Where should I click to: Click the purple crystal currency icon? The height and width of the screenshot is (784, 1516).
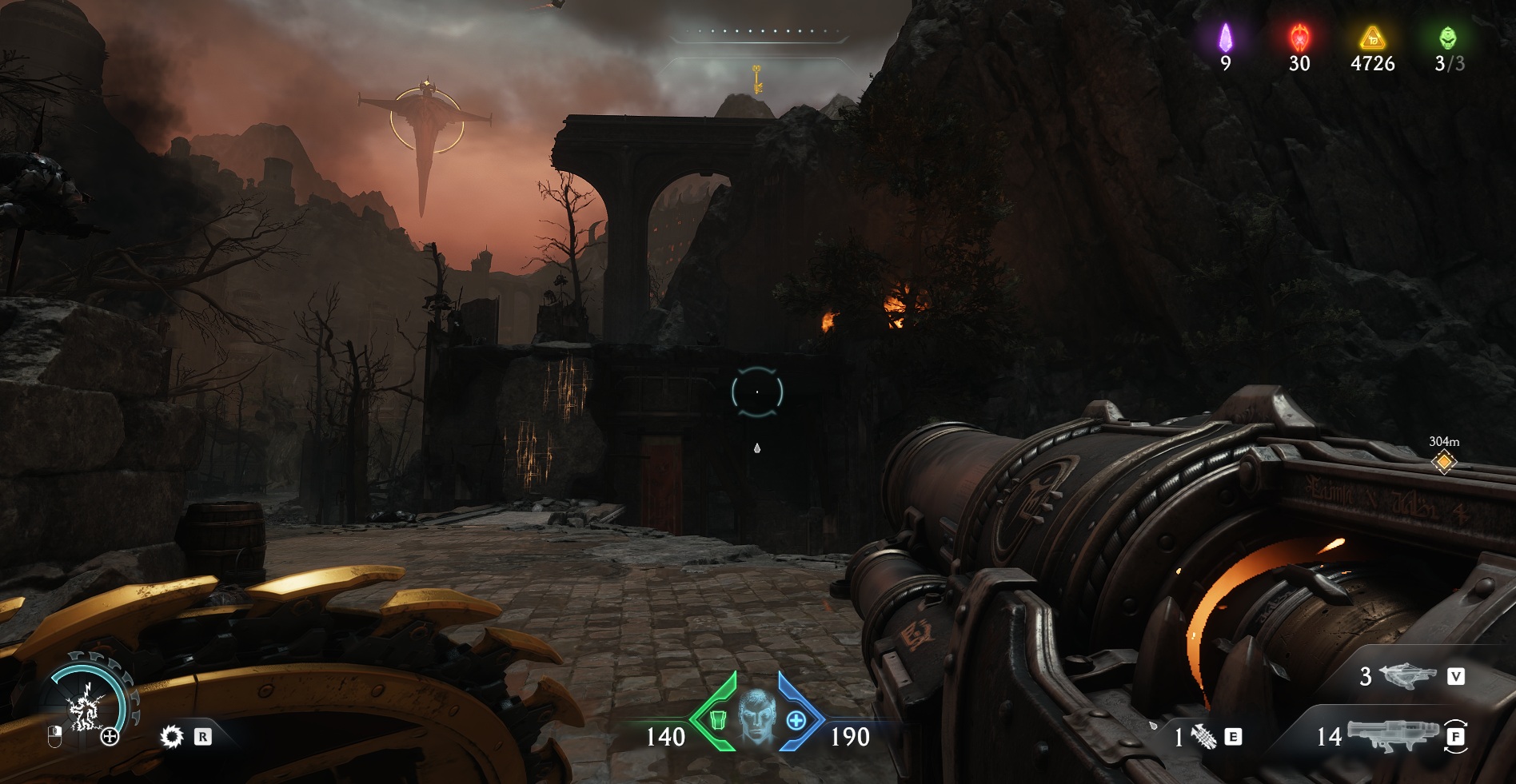click(x=1225, y=38)
